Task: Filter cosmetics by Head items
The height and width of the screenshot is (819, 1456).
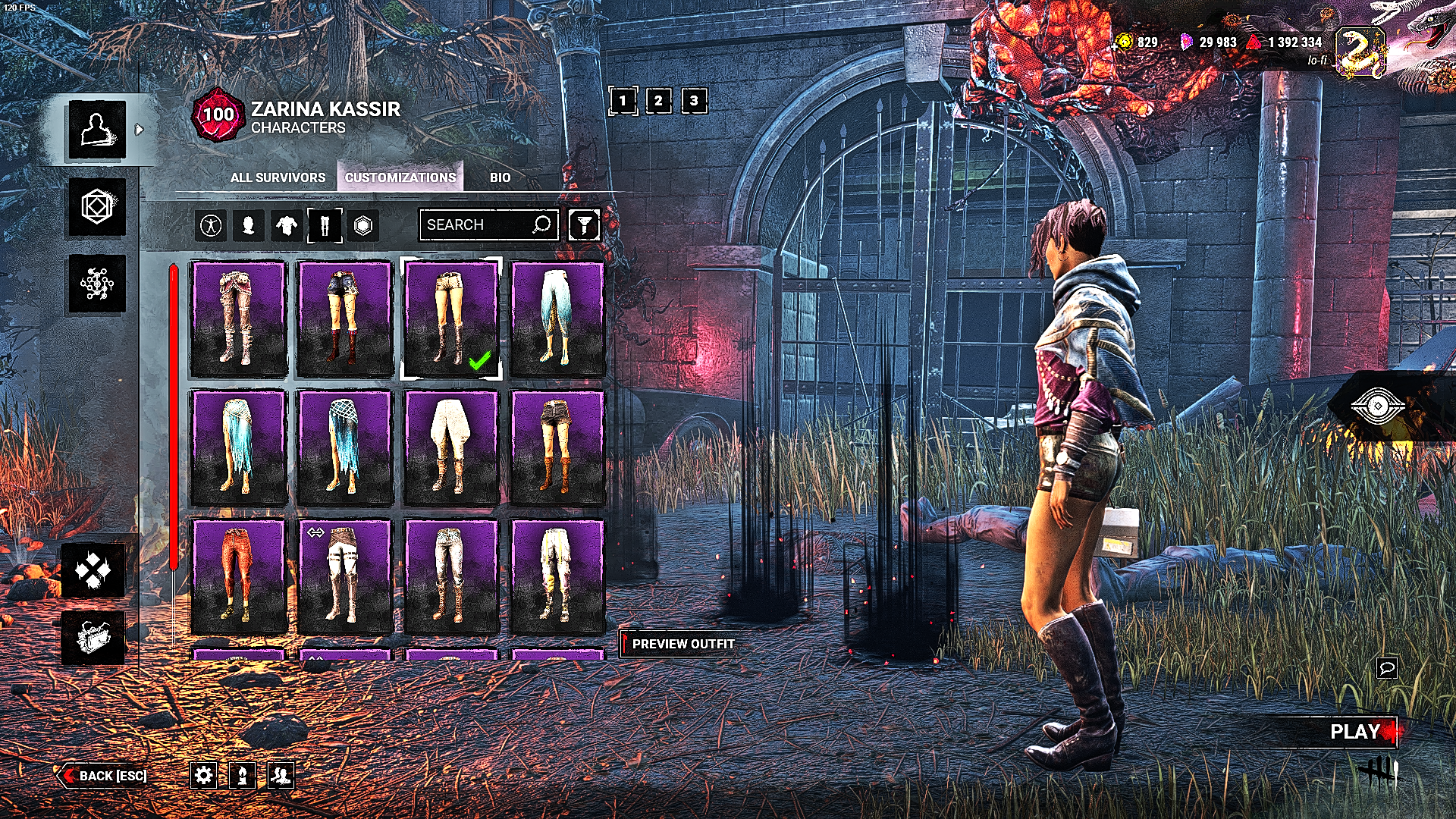Action: coord(249,224)
